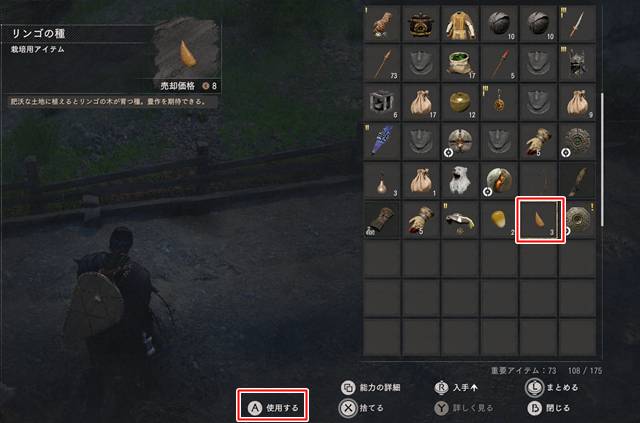
Task: Click the blue patterned item slot
Action: pos(381,141)
